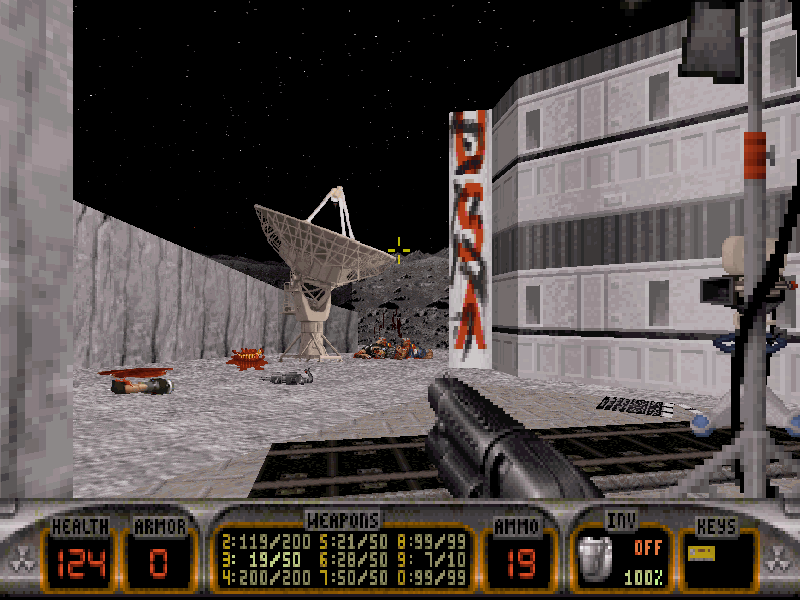Toggle the inventory item's OFF indicator
The height and width of the screenshot is (600, 800).
tap(648, 548)
